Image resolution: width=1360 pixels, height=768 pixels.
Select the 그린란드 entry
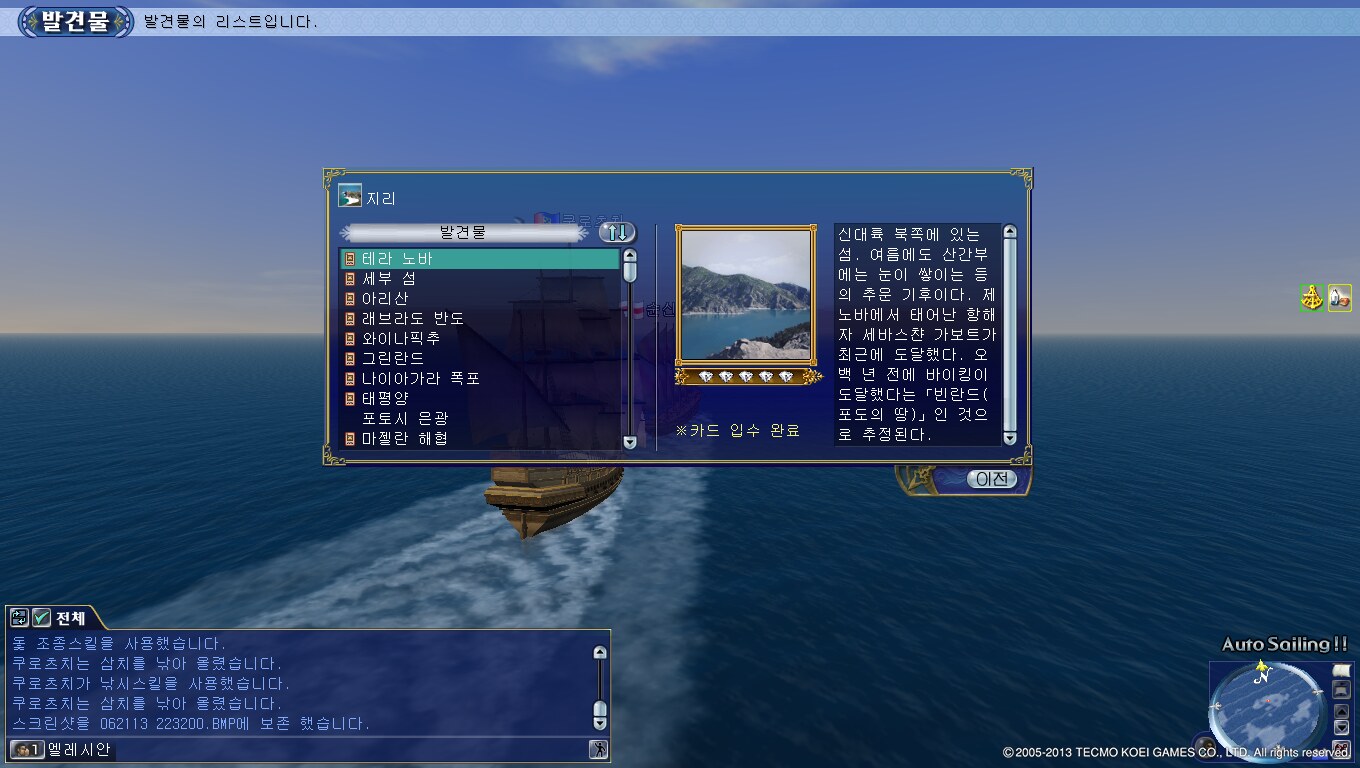(392, 358)
